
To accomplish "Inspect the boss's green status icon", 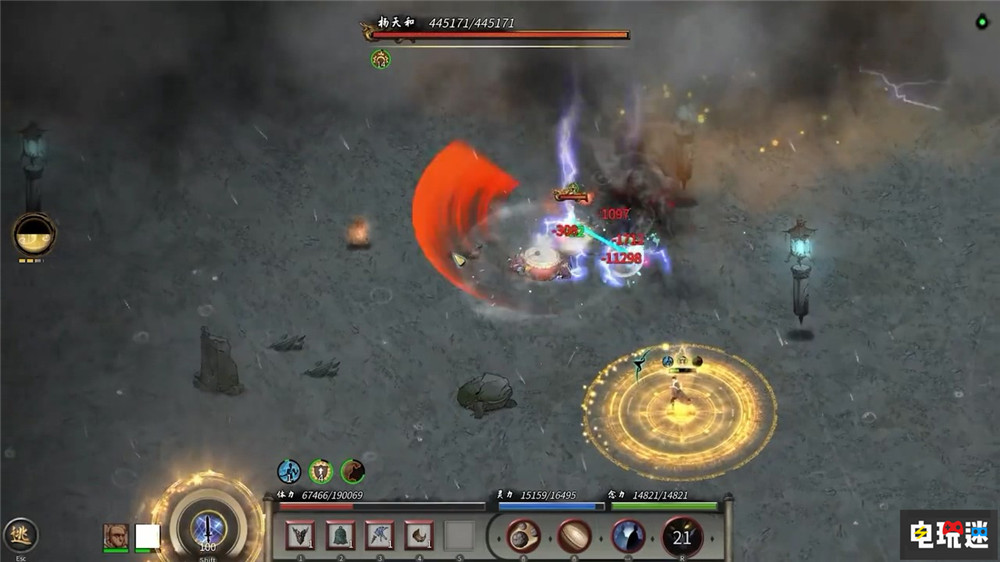I will (380, 59).
